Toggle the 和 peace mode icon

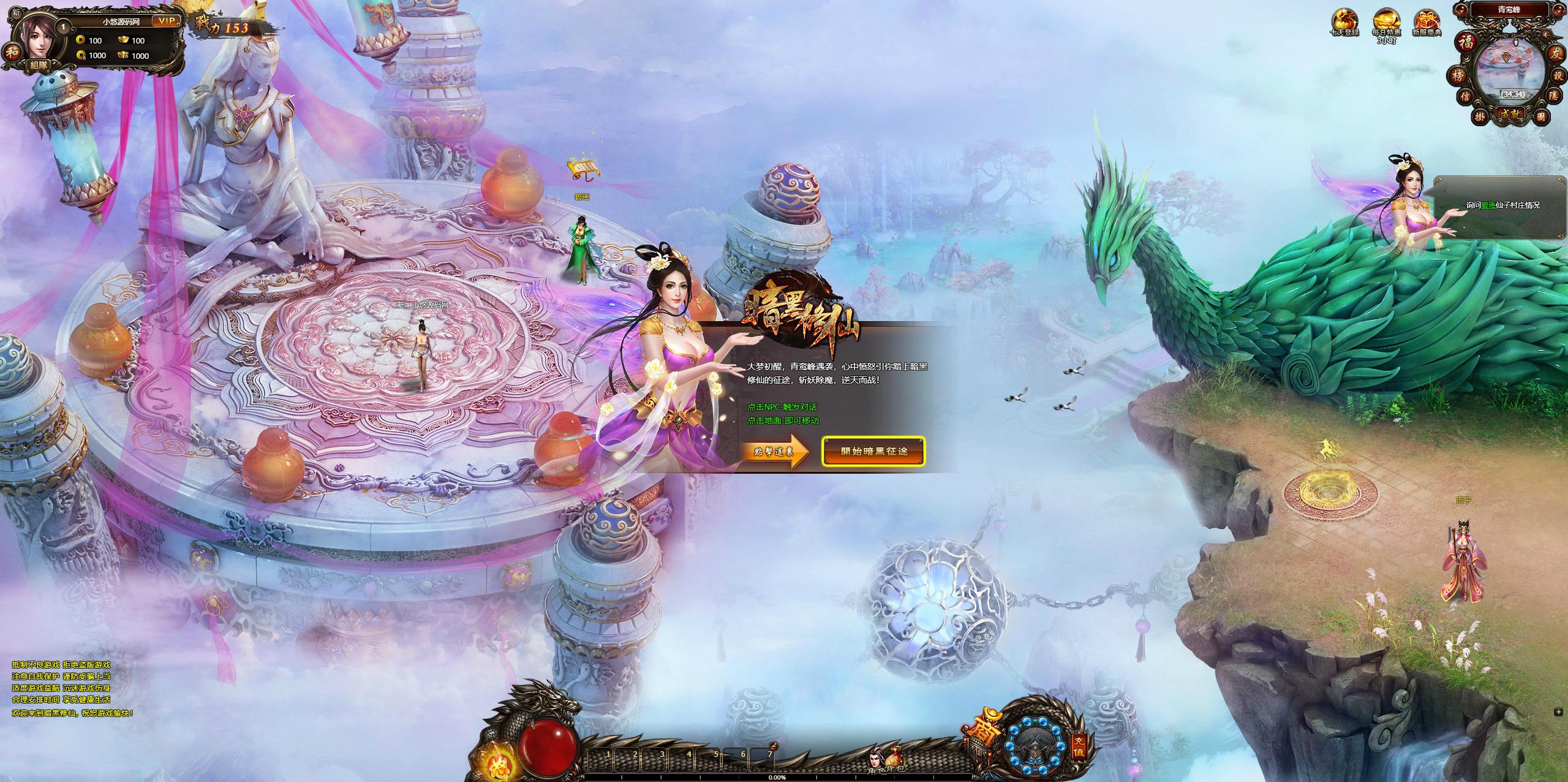[x=12, y=51]
